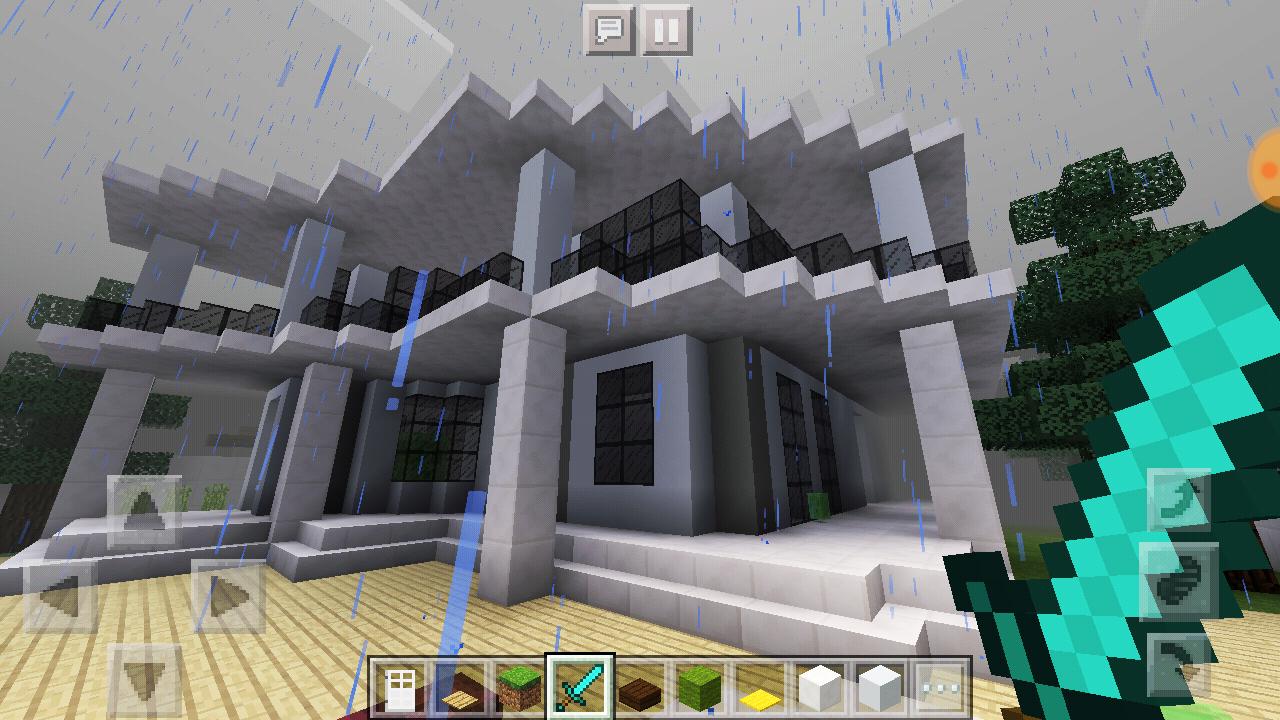
Task: Select the yellow carpet in the hotbar
Action: point(760,682)
